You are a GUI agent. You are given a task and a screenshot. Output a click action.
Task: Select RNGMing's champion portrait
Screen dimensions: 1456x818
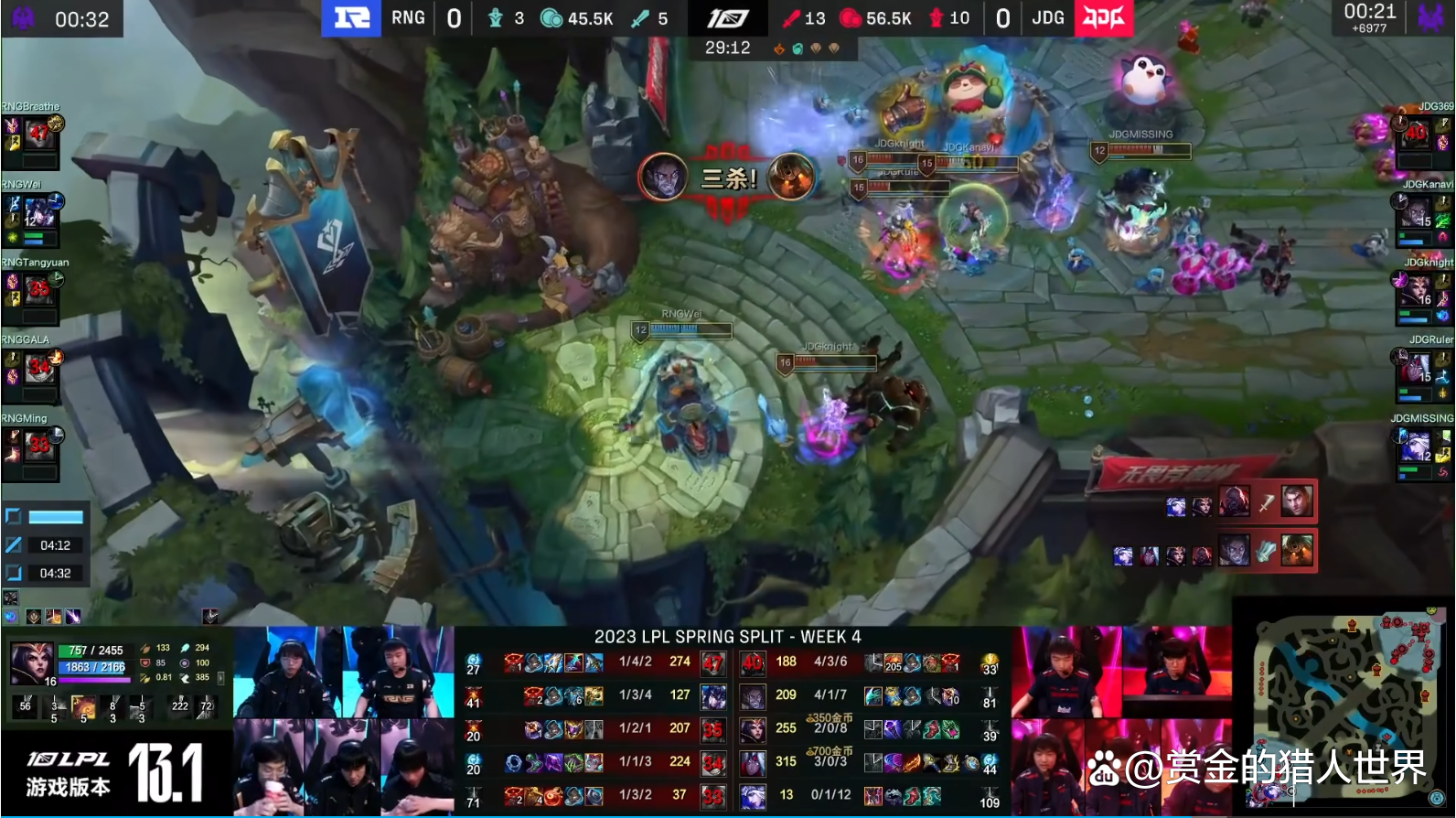[x=38, y=446]
